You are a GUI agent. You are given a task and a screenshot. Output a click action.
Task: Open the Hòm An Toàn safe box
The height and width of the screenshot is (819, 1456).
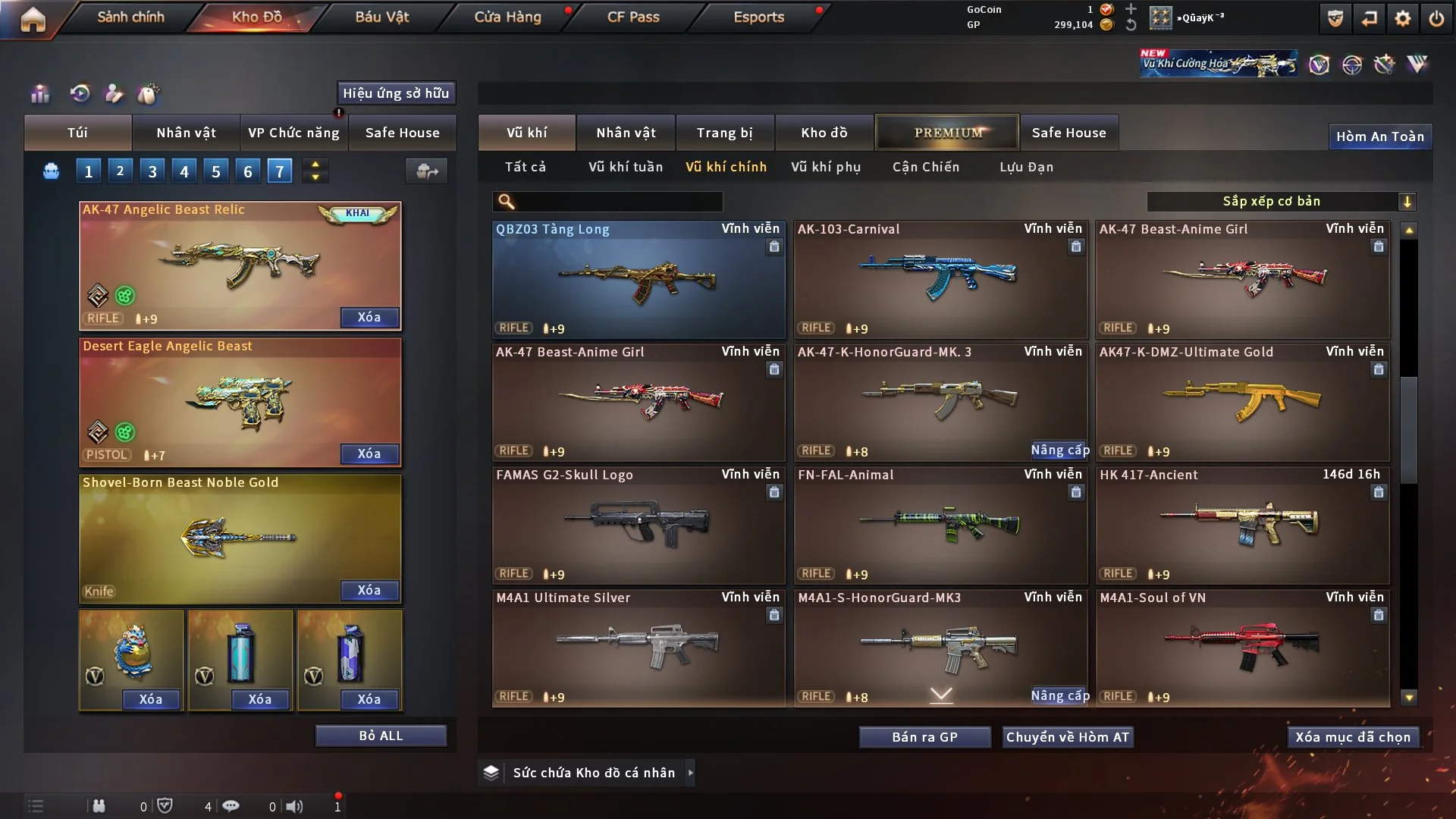click(1379, 136)
